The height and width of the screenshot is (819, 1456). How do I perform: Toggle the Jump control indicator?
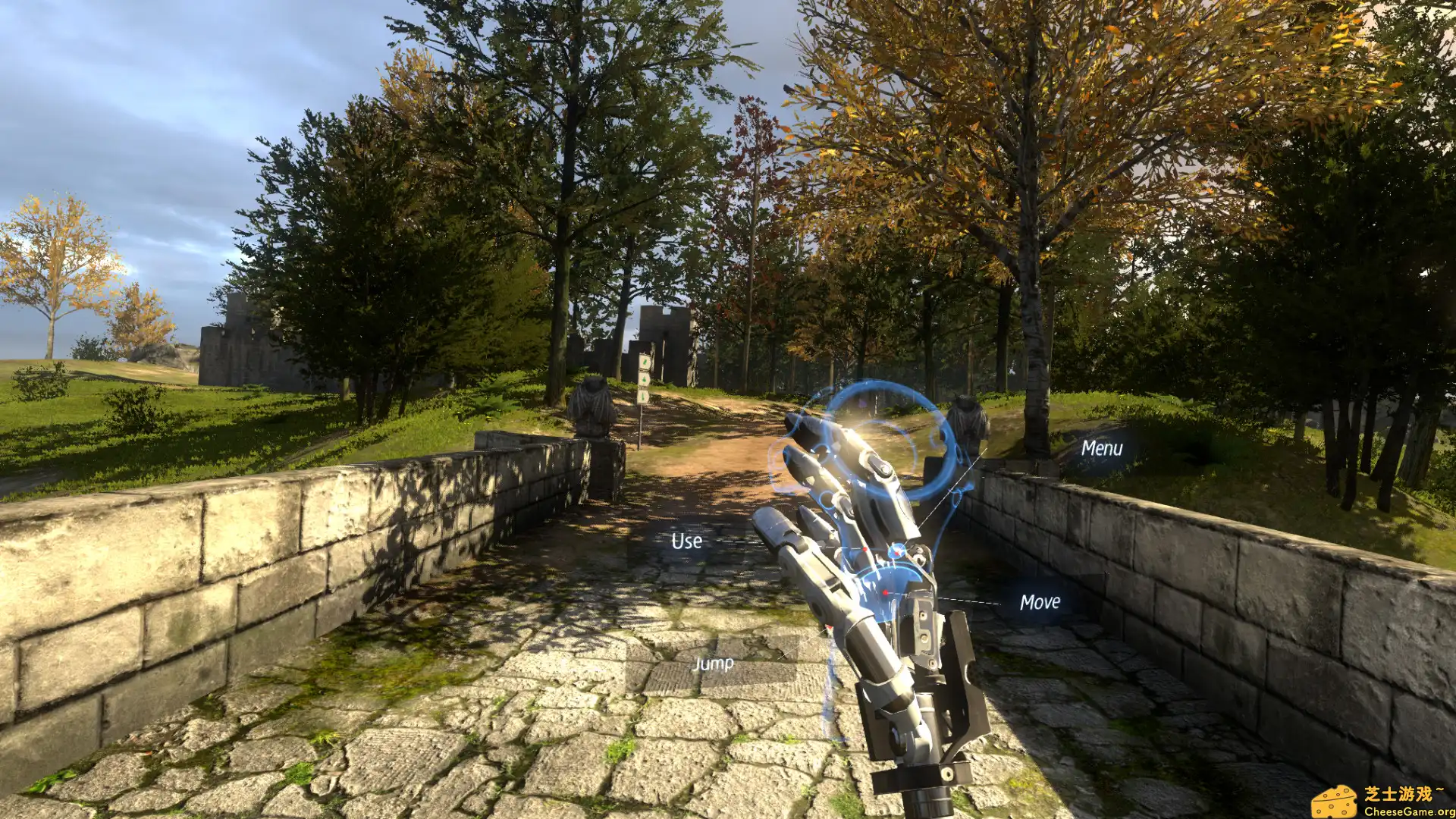(x=714, y=664)
